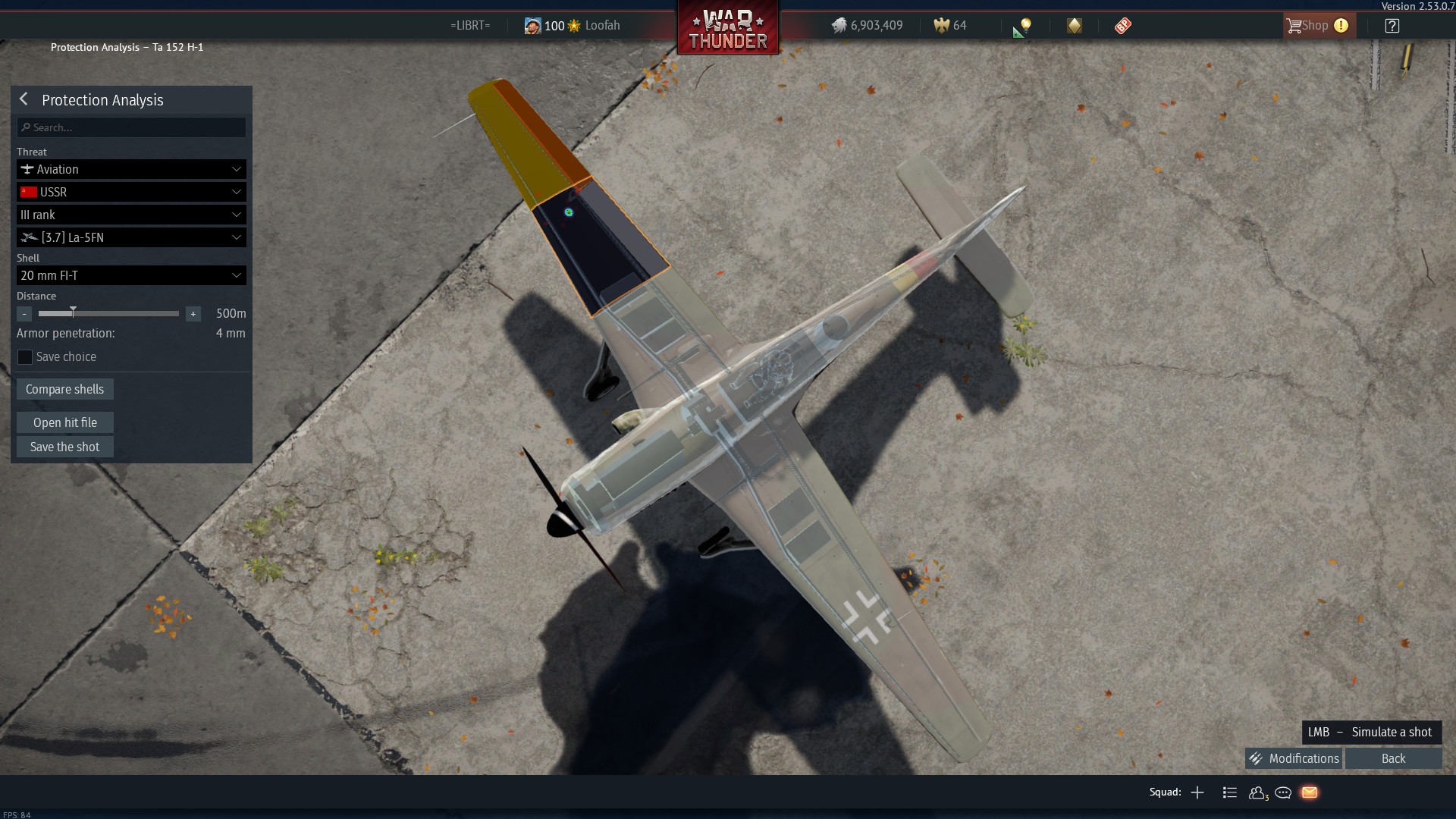Image resolution: width=1456 pixels, height=819 pixels.
Task: Open the question mark help button
Action: 1392,26
